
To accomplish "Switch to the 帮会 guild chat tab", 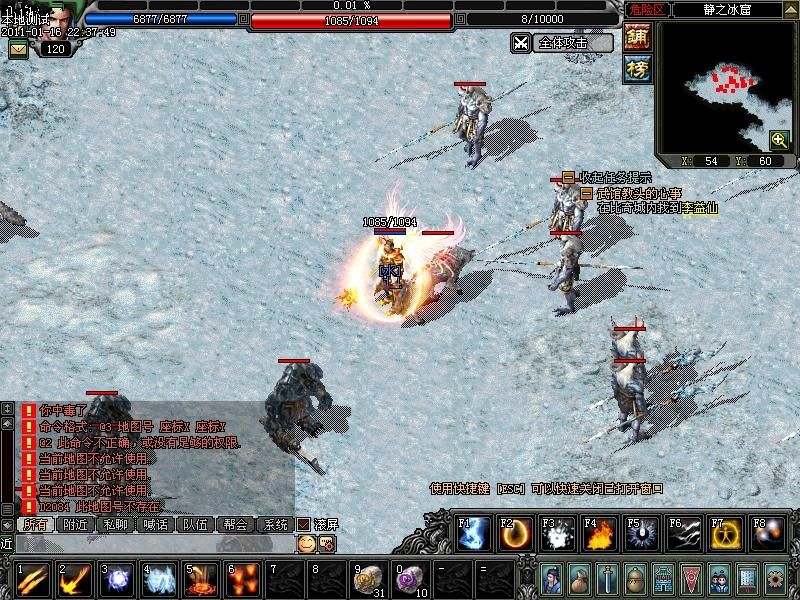I will point(236,524).
